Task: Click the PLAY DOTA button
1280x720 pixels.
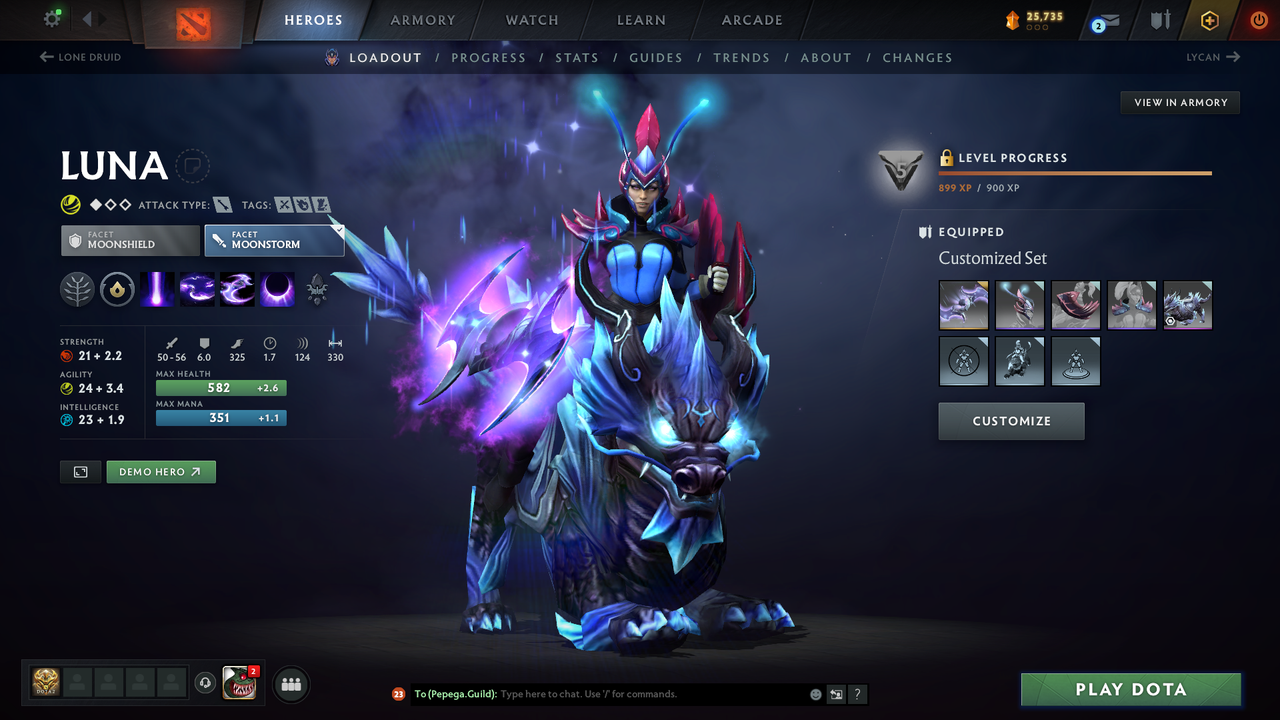Action: pos(1130,689)
